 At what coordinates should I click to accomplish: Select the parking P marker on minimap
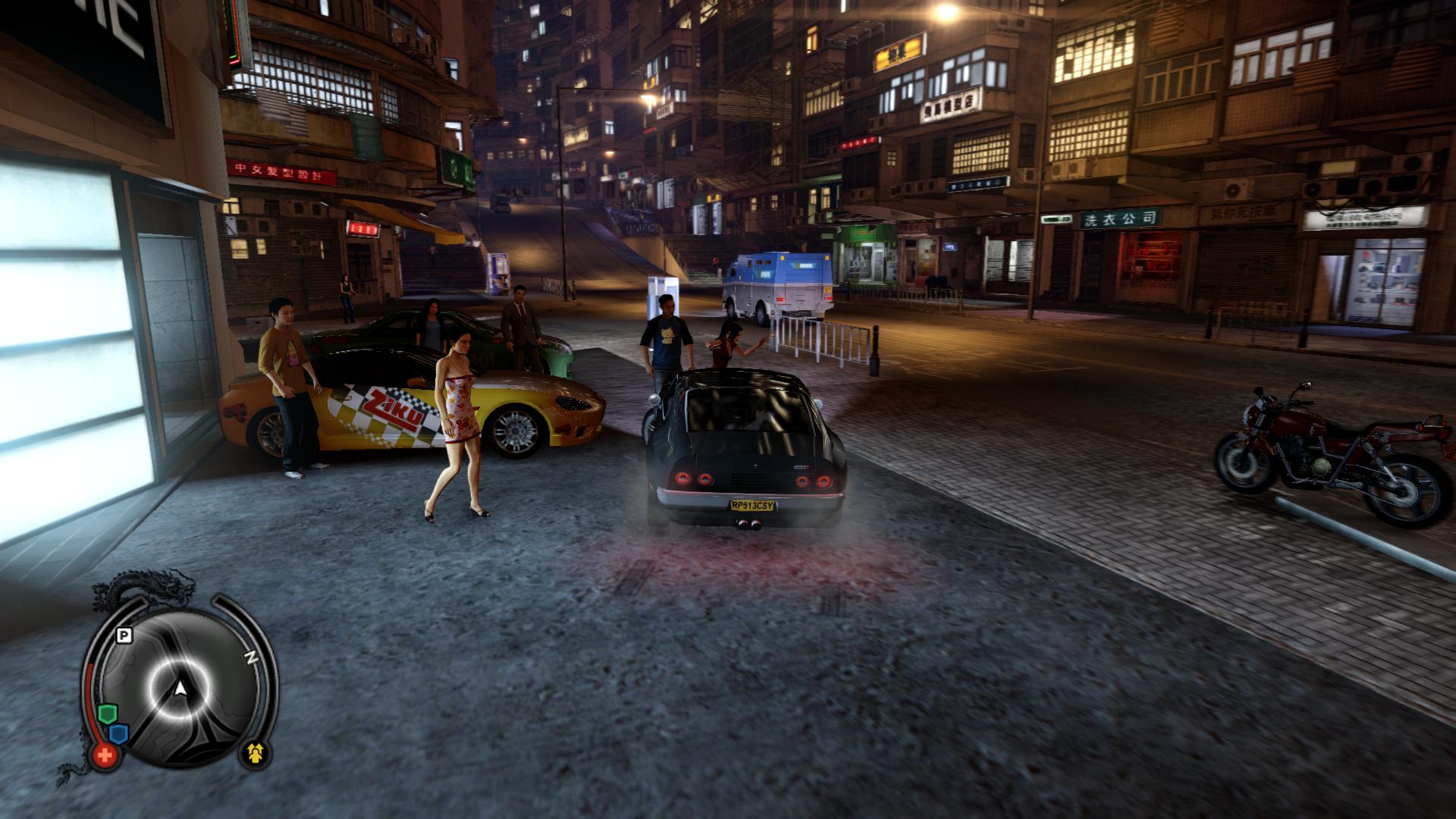(x=124, y=635)
